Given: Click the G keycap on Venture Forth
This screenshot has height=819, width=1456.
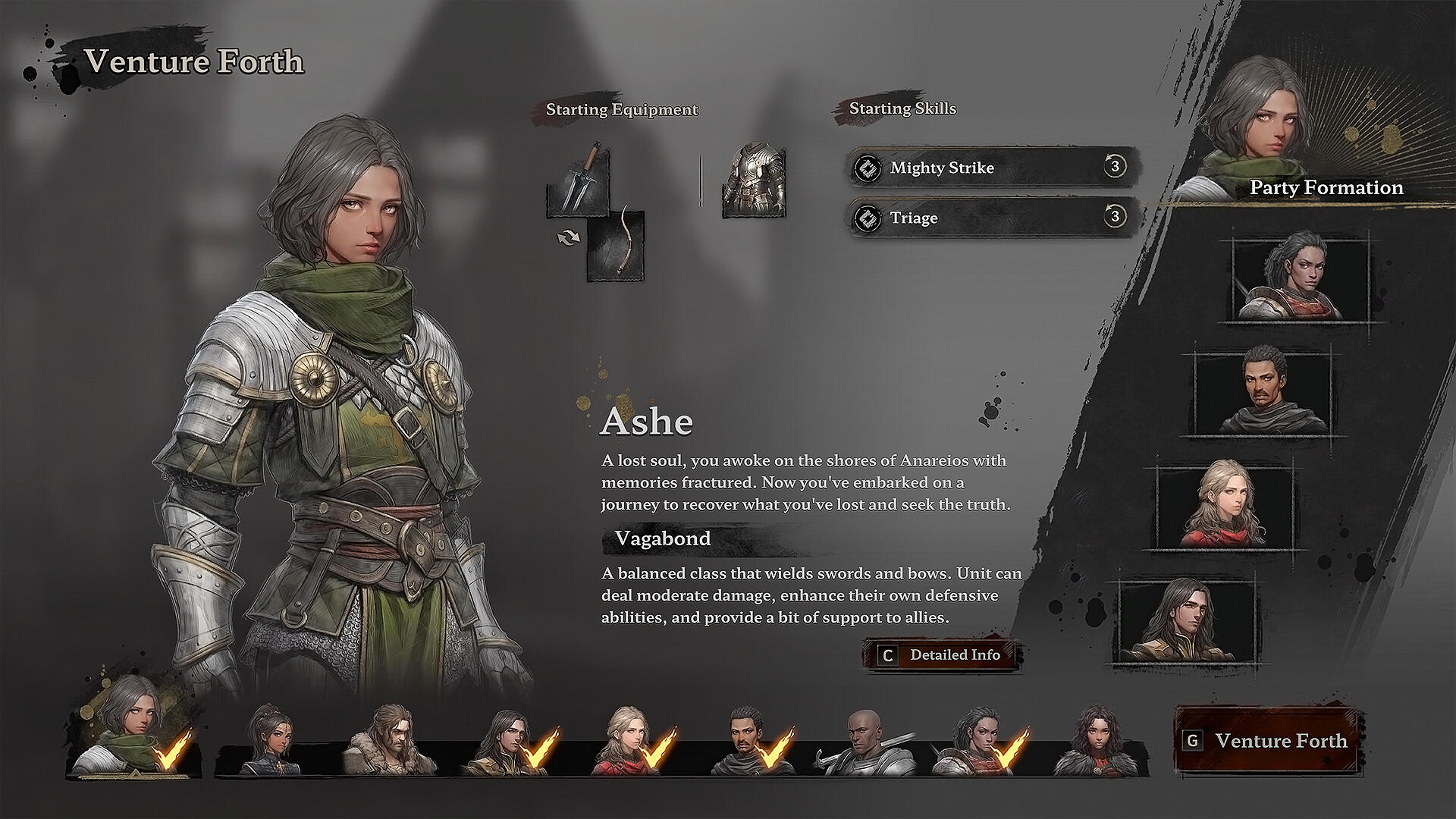Looking at the screenshot, I should (x=1196, y=742).
